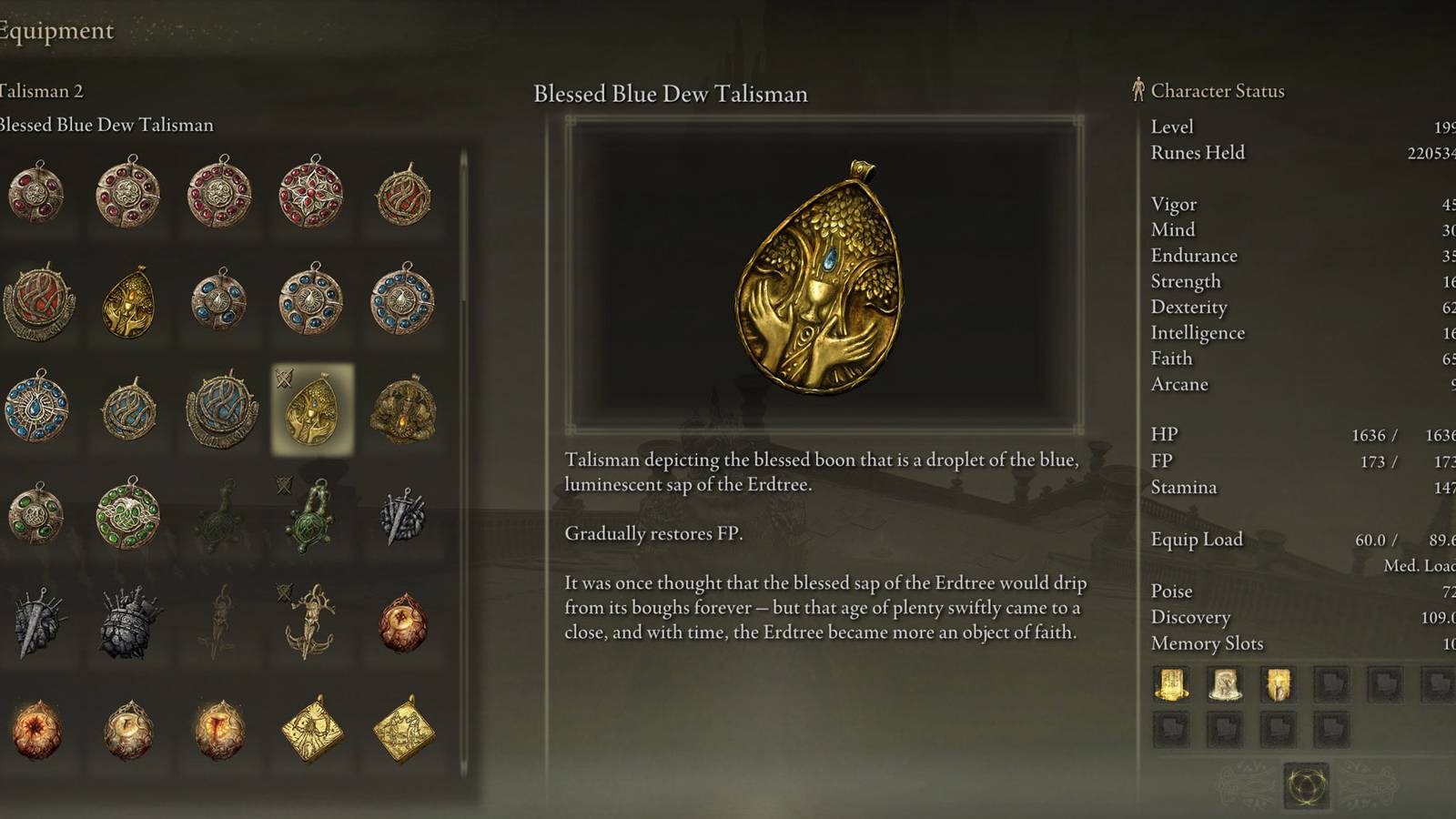Image resolution: width=1456 pixels, height=819 pixels.
Task: Pick the dark jar bristling with weapons talisman
Action: pos(128,623)
